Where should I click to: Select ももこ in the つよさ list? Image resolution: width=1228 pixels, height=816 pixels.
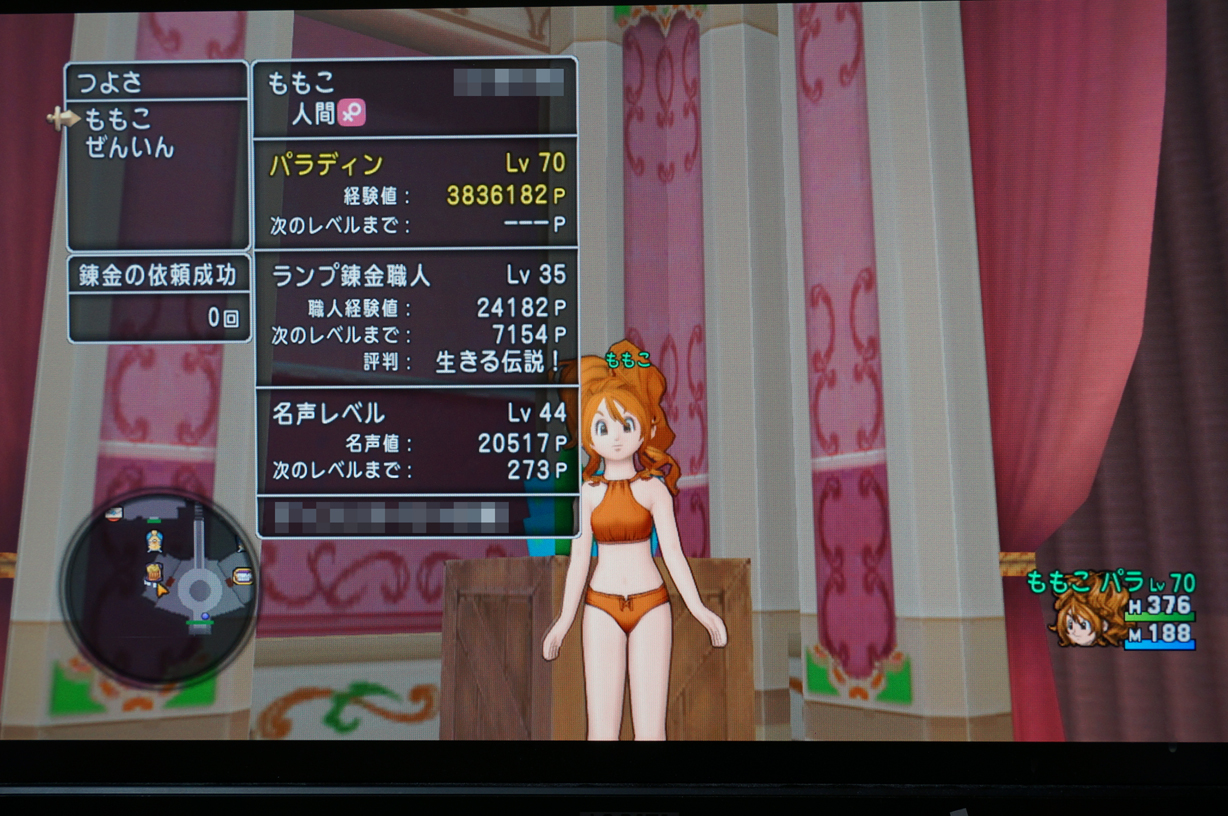point(118,119)
